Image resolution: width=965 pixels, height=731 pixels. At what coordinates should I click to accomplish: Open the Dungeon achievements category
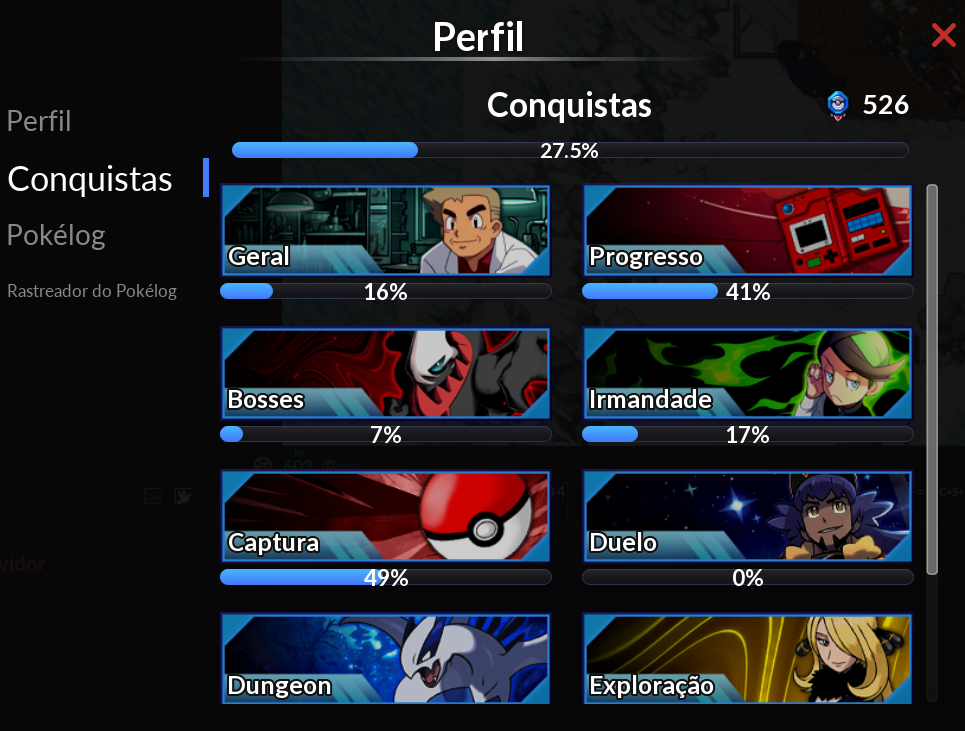385,659
